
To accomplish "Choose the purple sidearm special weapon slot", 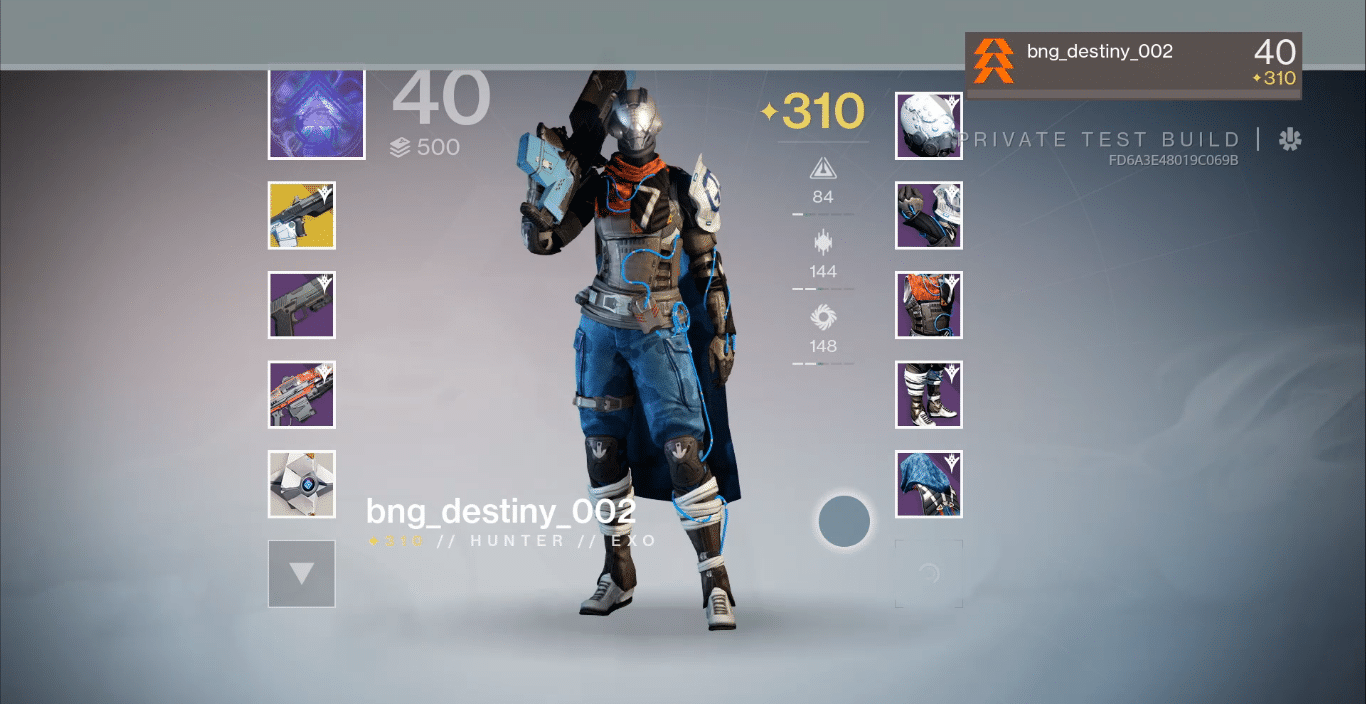I will [302, 305].
